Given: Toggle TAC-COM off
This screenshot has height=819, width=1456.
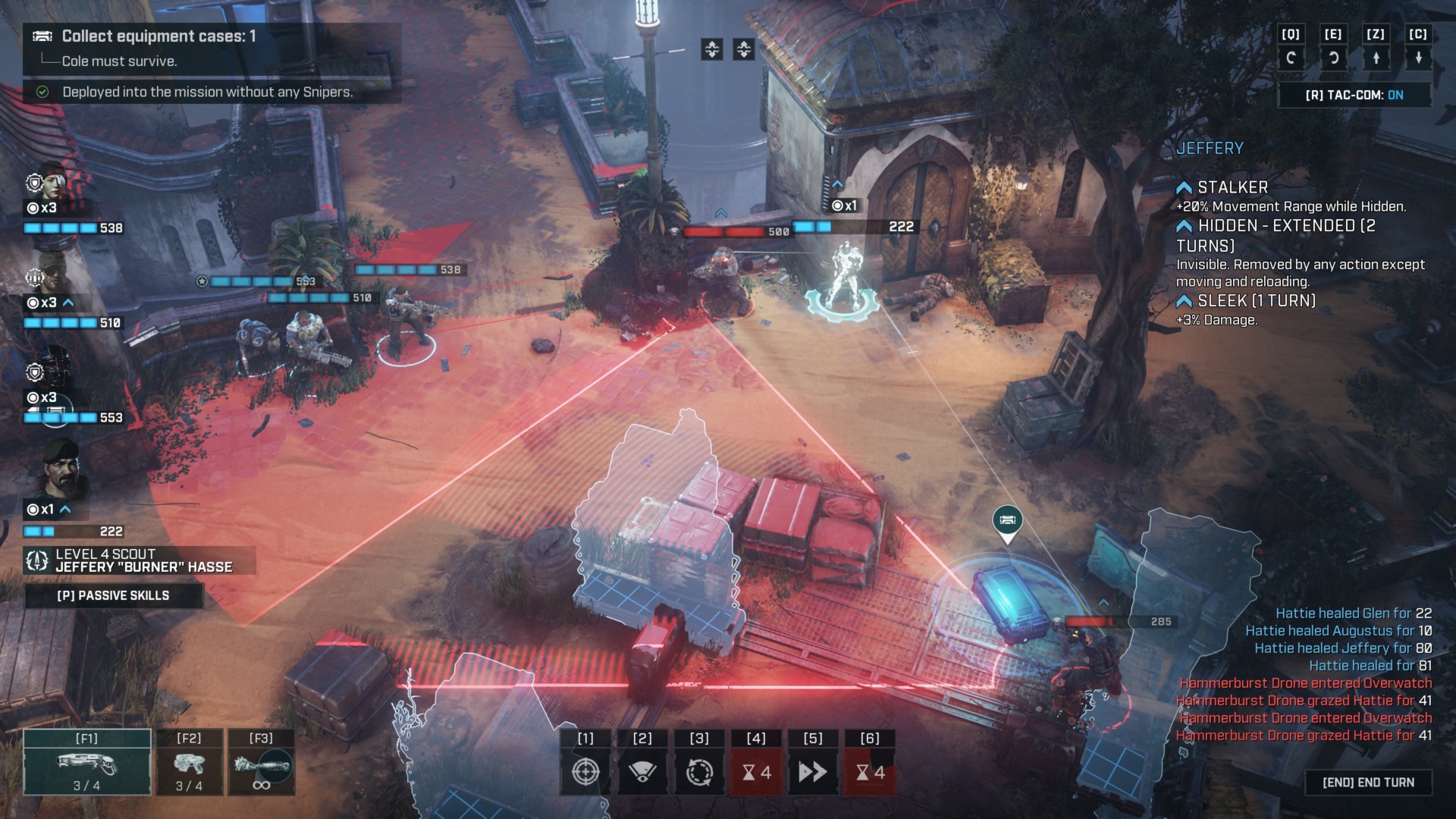Looking at the screenshot, I should coord(1354,95).
